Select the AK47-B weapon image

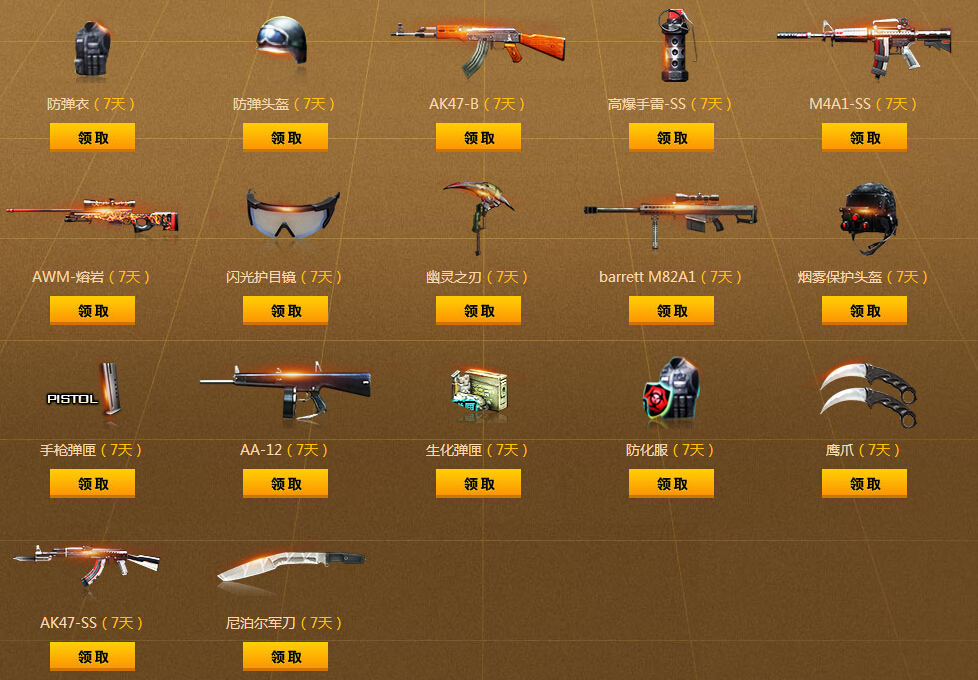[x=478, y=44]
